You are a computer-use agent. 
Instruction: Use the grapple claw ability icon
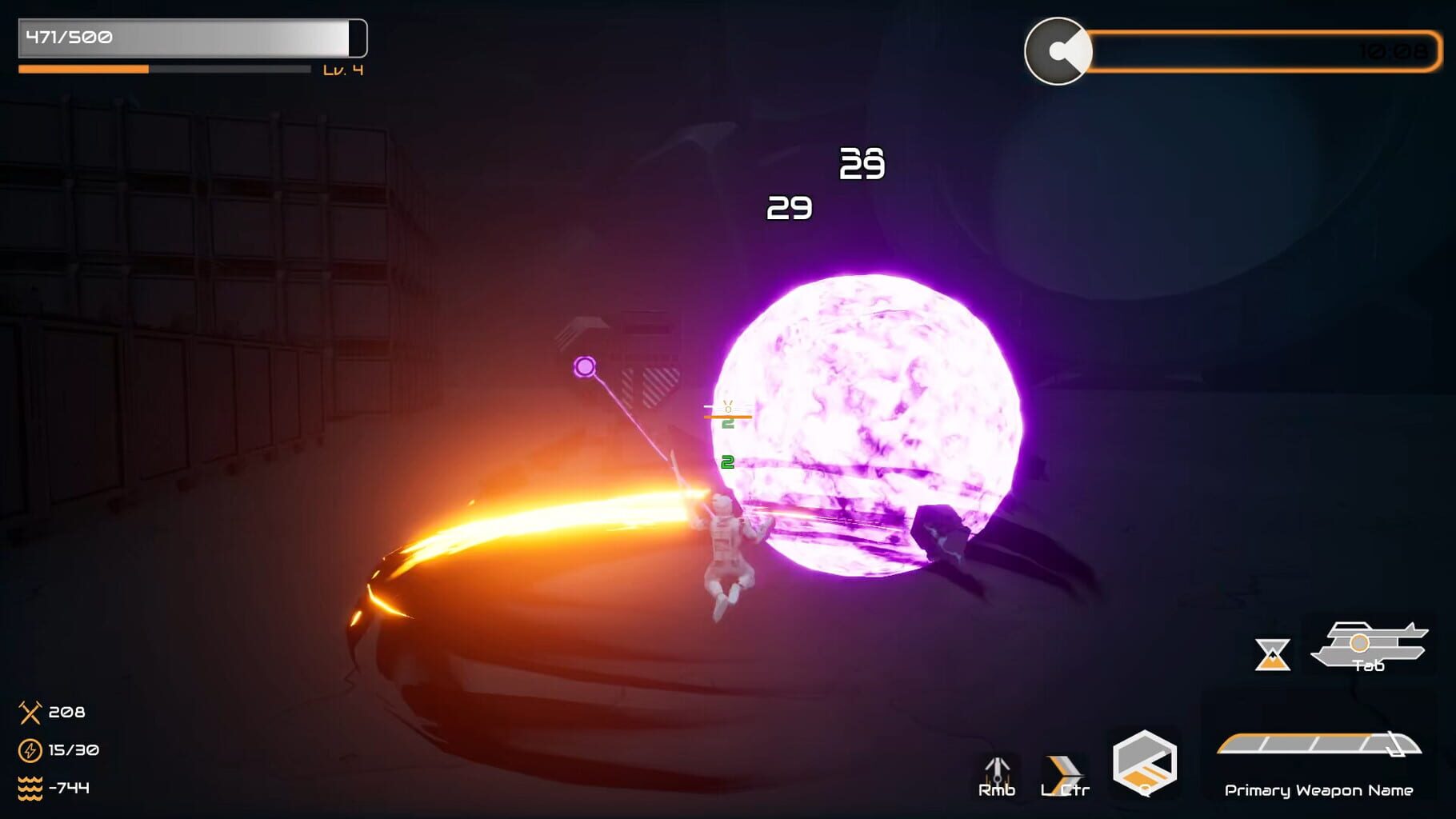[997, 774]
